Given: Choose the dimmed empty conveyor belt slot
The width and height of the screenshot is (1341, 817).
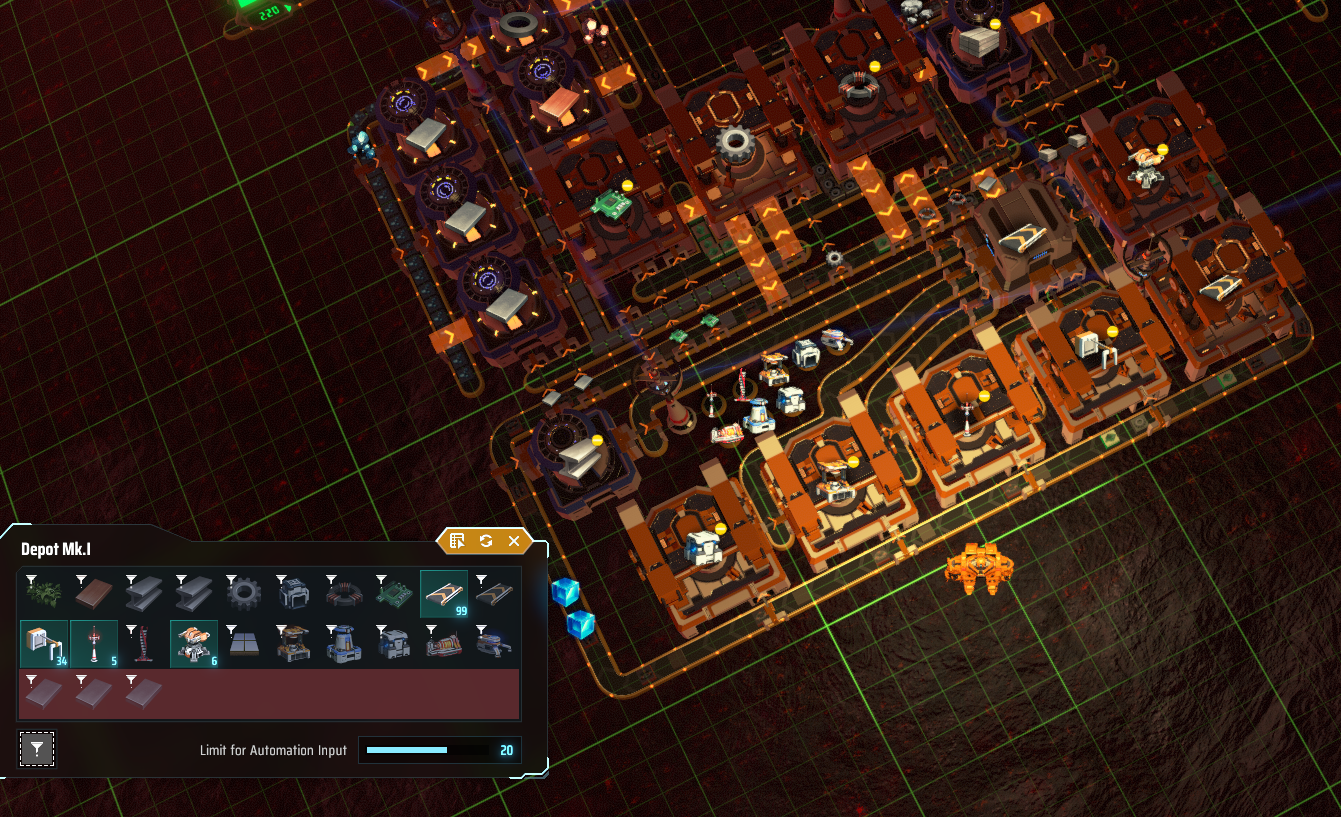Looking at the screenshot, I should [x=494, y=594].
